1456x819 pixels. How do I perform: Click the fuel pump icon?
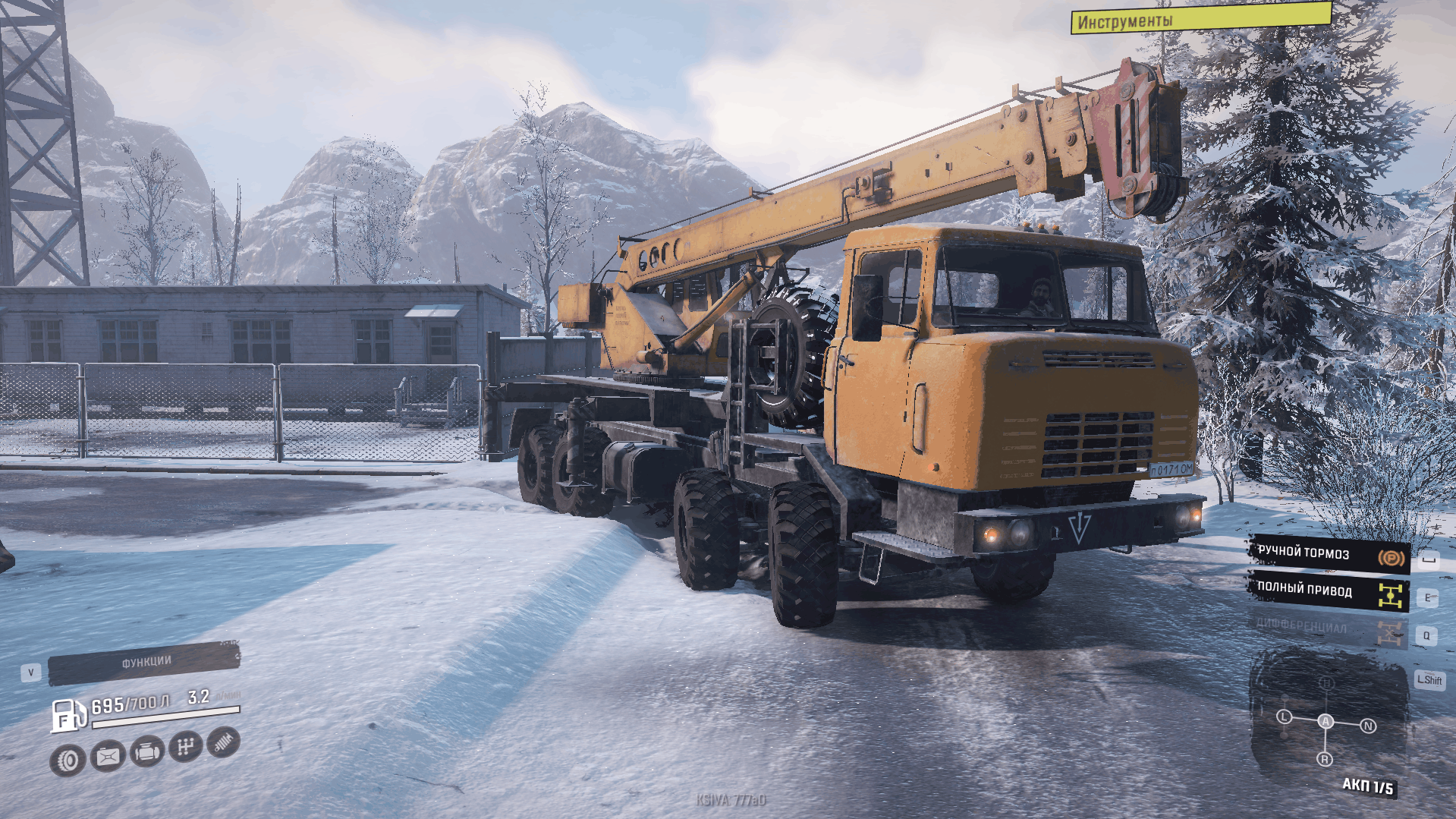[x=67, y=715]
